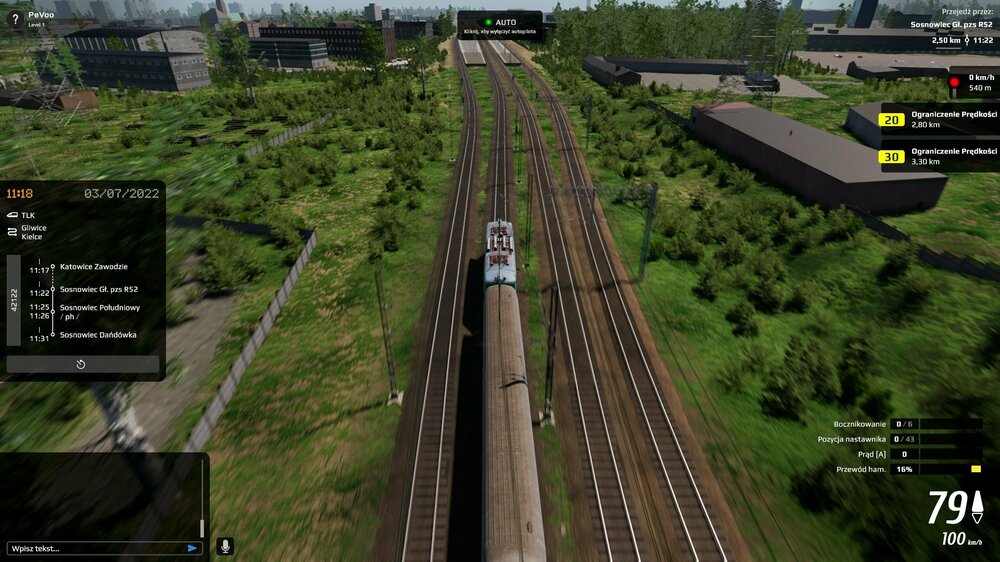
Task: Click the timetable refresh button
Action: coord(82,364)
